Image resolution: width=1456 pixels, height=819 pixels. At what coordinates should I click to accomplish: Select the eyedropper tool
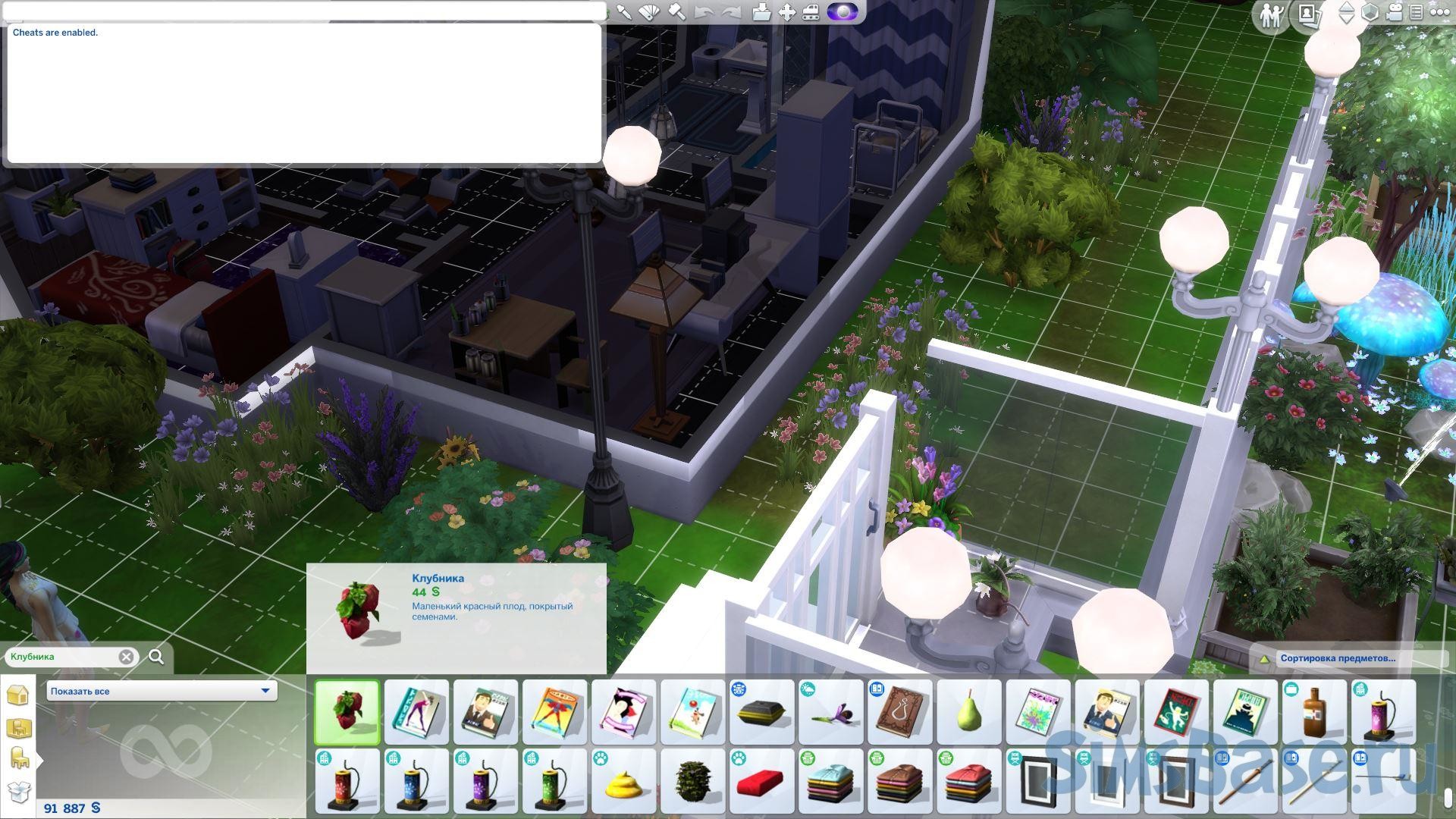tap(623, 12)
